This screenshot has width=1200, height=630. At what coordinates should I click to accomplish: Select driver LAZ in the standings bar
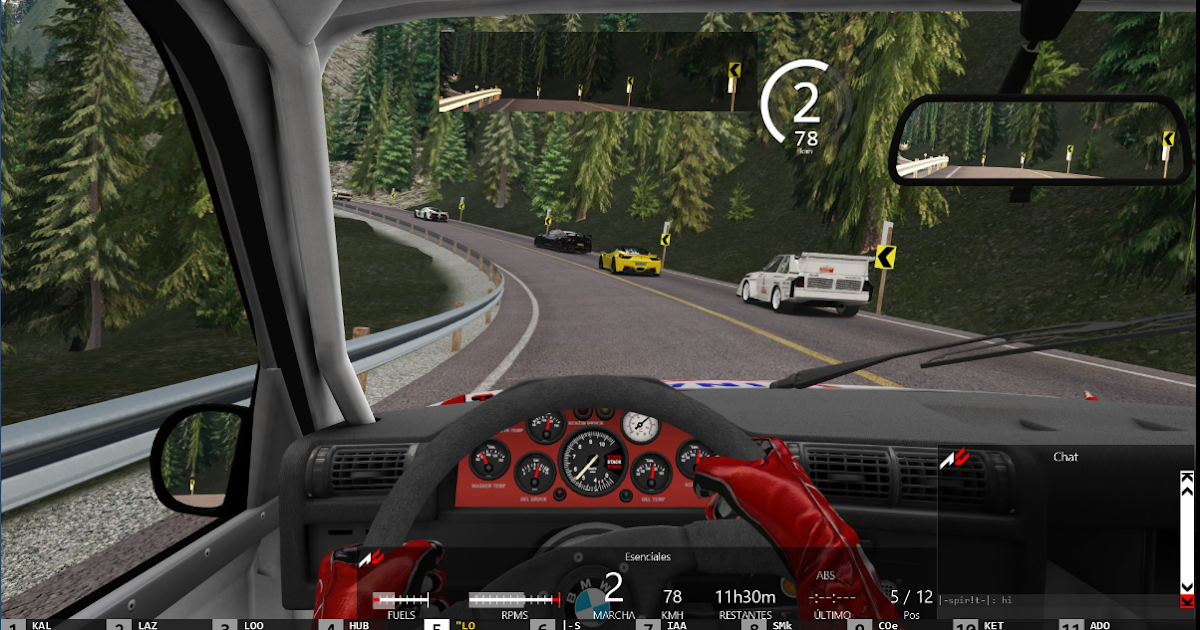pos(147,625)
